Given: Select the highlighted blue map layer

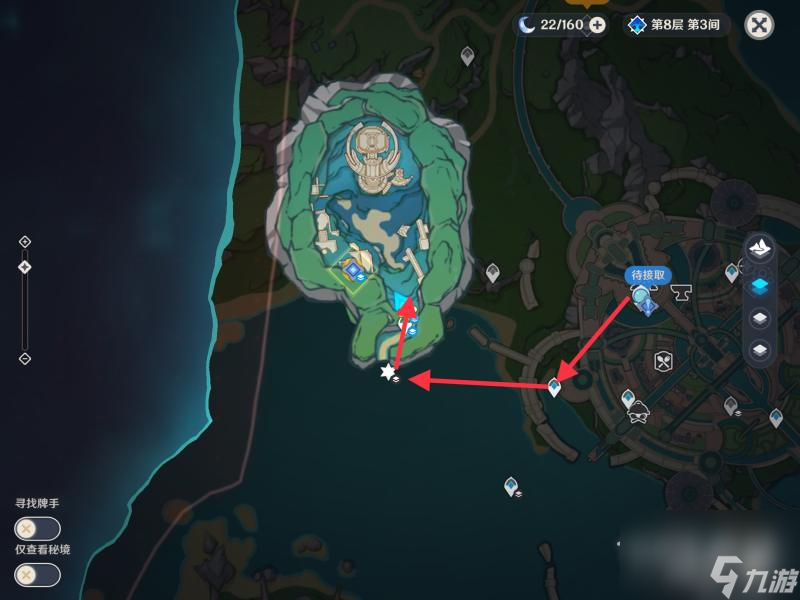Looking at the screenshot, I should tap(759, 285).
